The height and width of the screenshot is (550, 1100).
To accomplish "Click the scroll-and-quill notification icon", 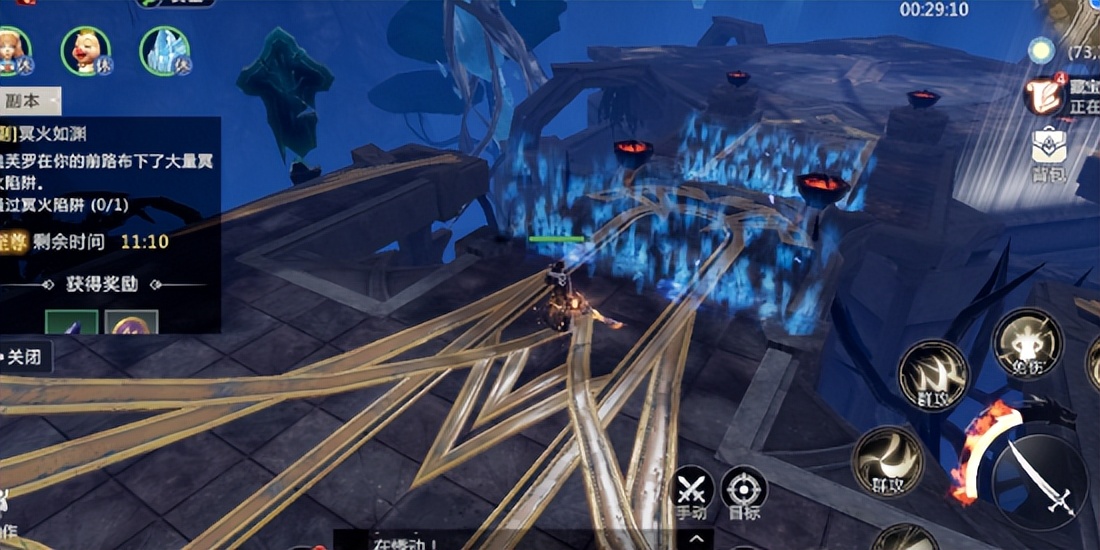I will (x=1045, y=95).
